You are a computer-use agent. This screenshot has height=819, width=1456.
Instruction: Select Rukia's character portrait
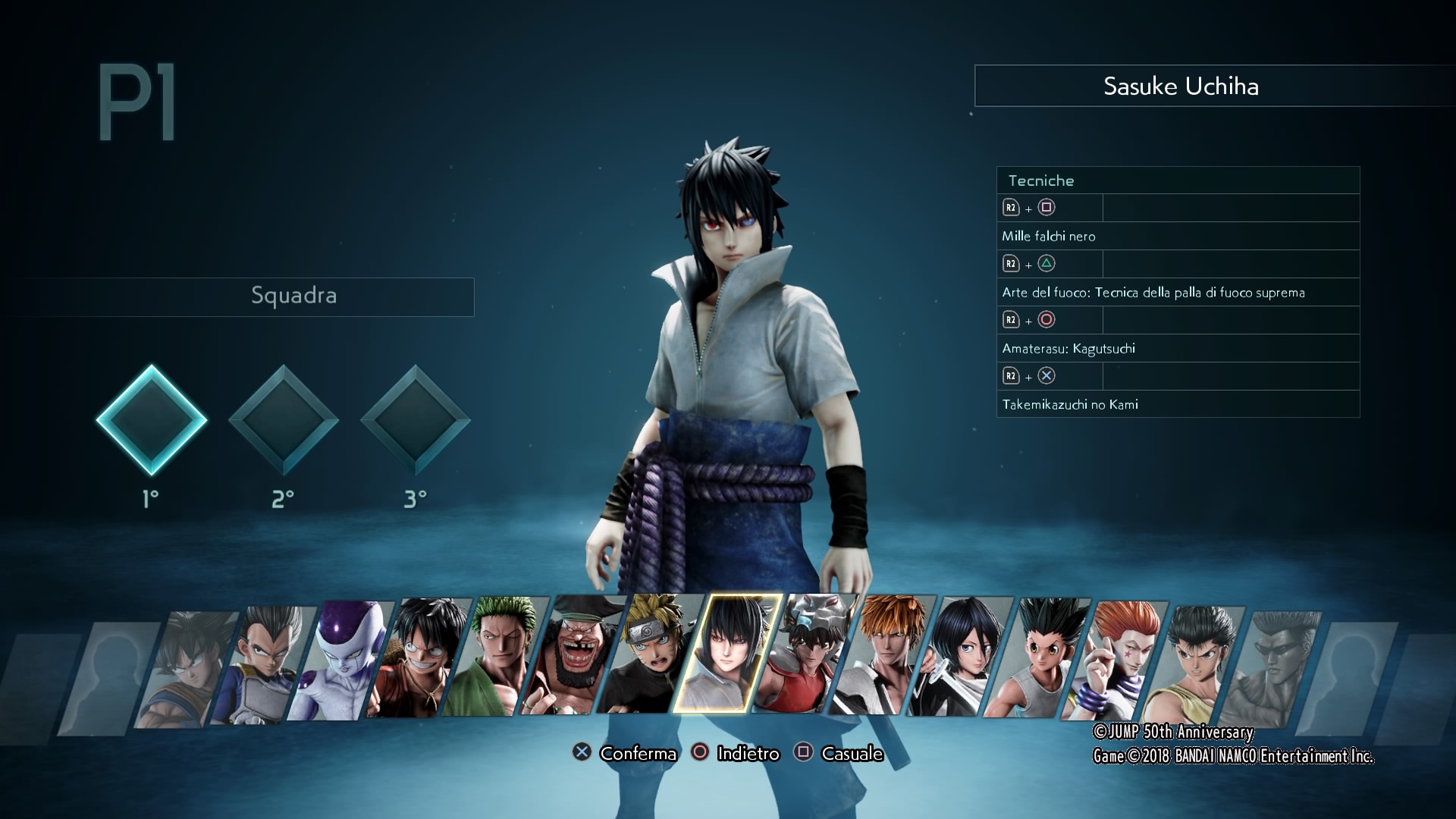tap(959, 656)
